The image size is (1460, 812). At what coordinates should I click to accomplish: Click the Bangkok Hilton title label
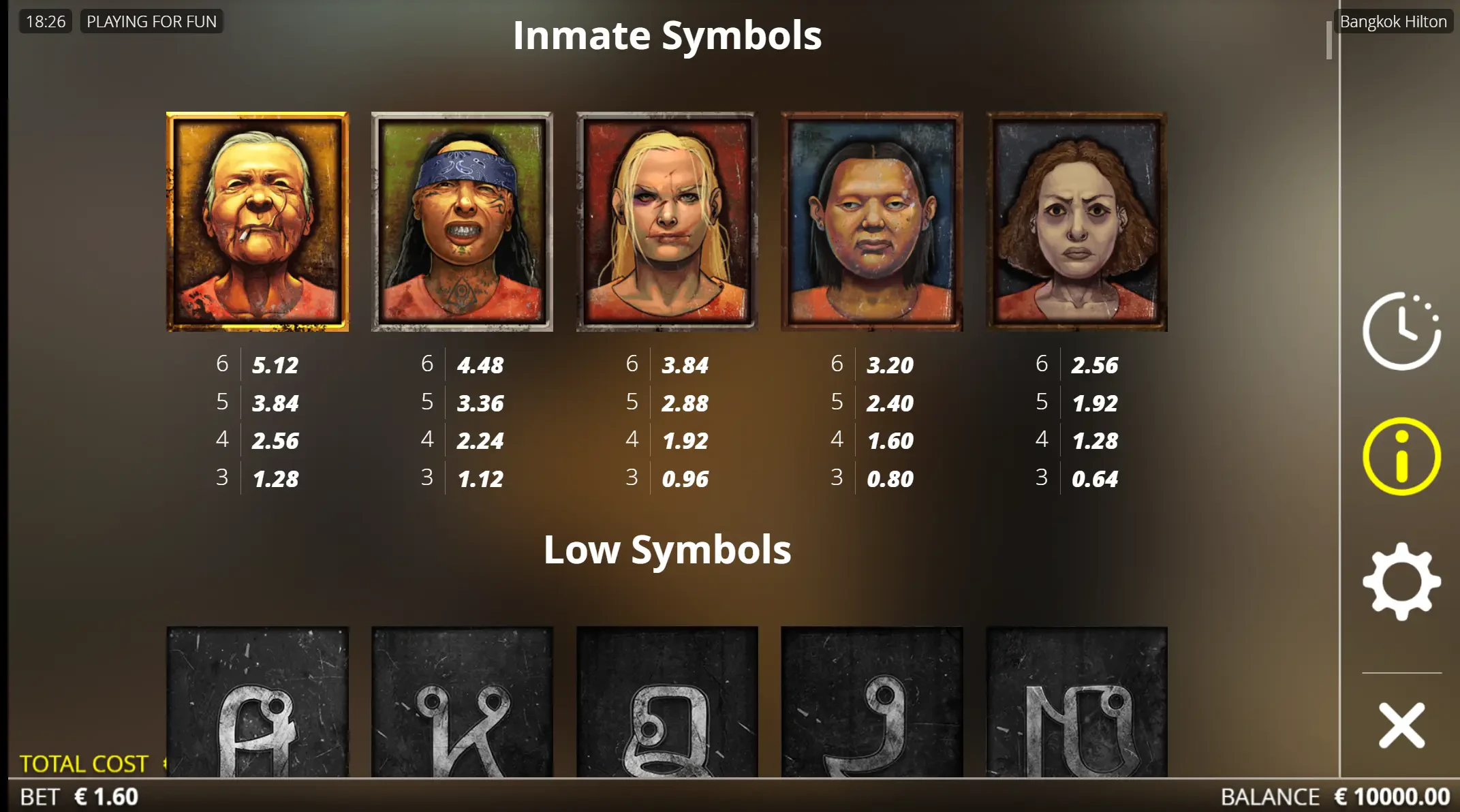(1392, 21)
